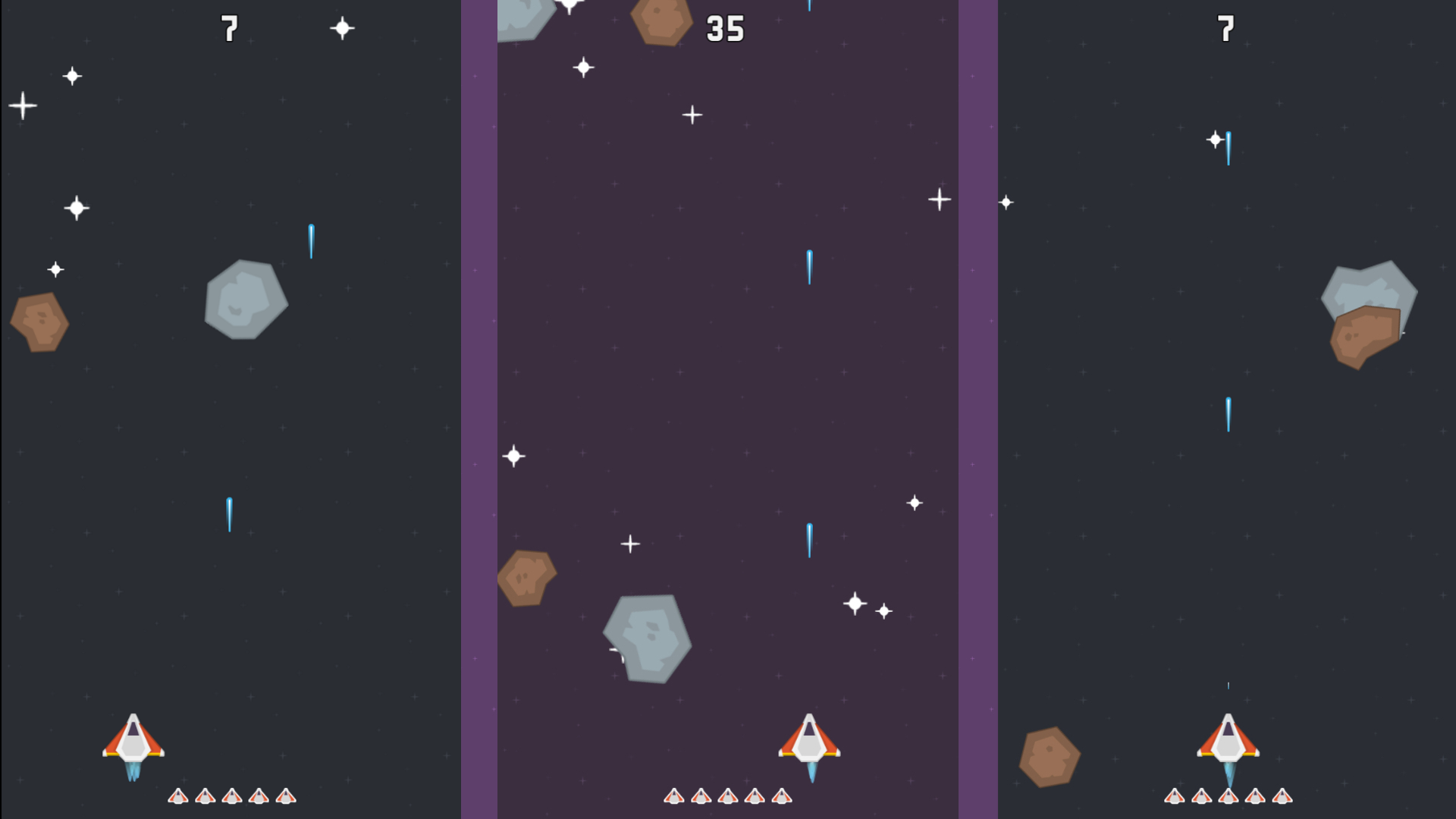Click the cross-shaped star in the center panel

[x=692, y=114]
